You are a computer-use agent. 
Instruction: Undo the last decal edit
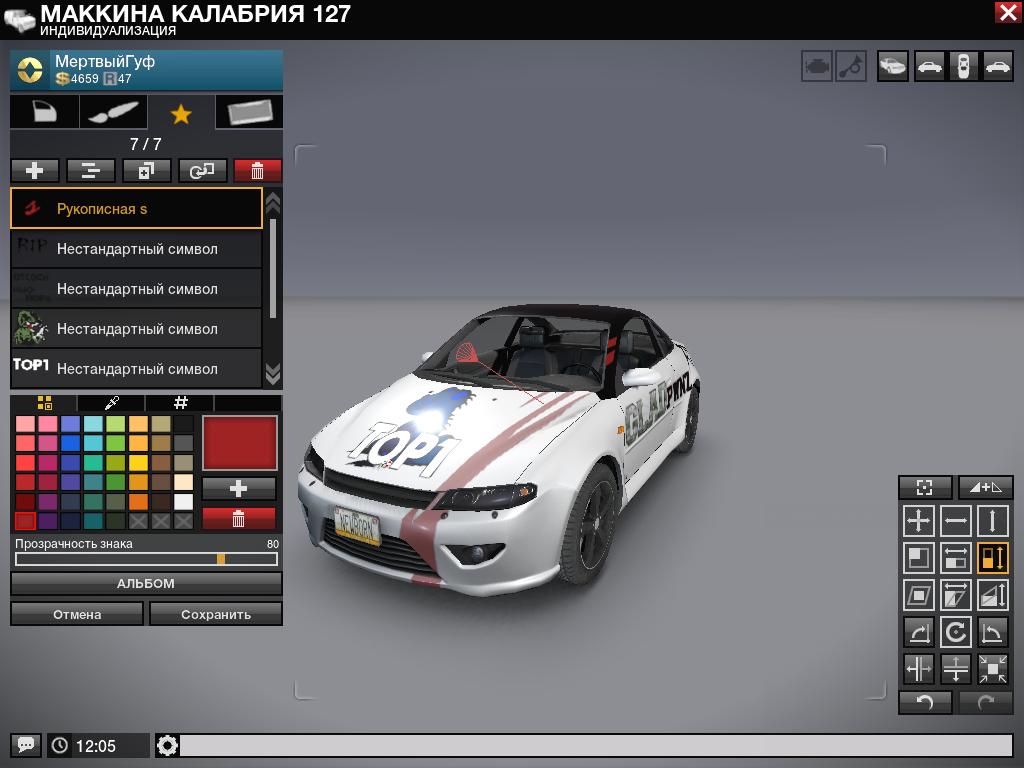click(925, 702)
